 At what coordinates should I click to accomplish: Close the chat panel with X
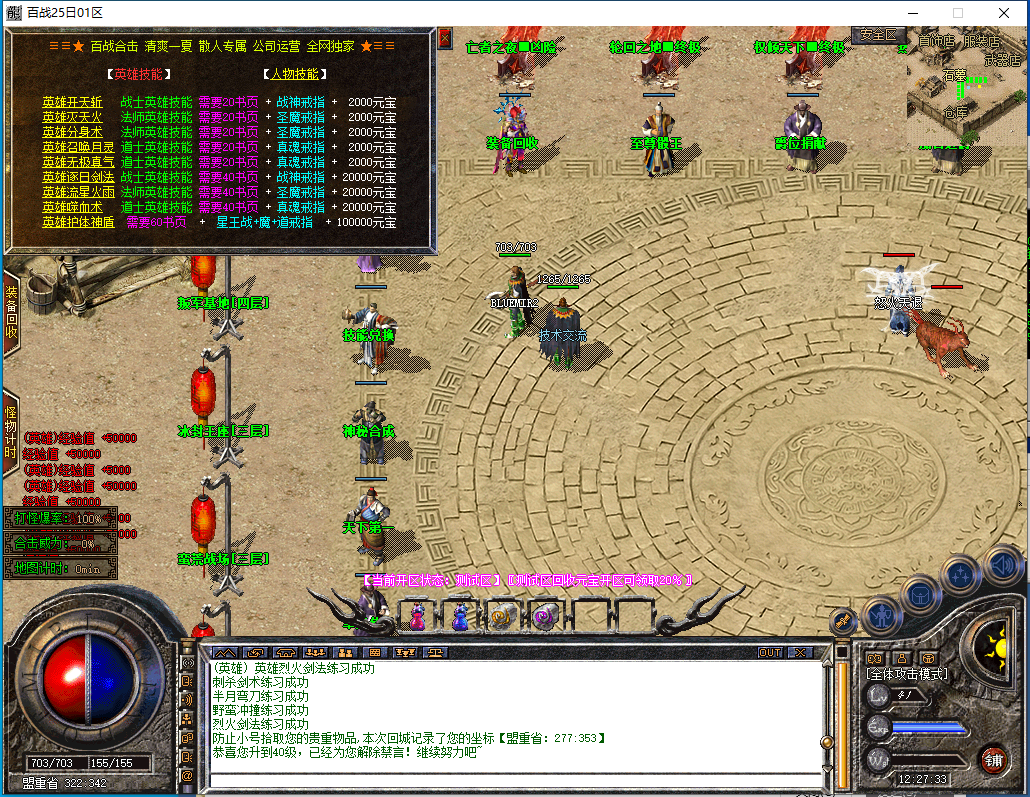[x=800, y=652]
